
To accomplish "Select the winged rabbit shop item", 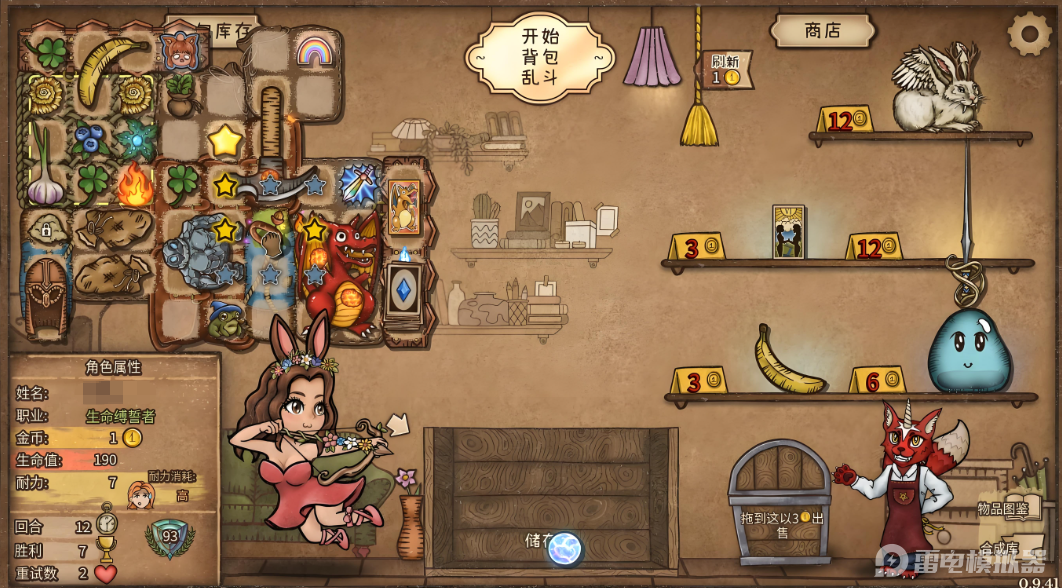I will [x=938, y=90].
